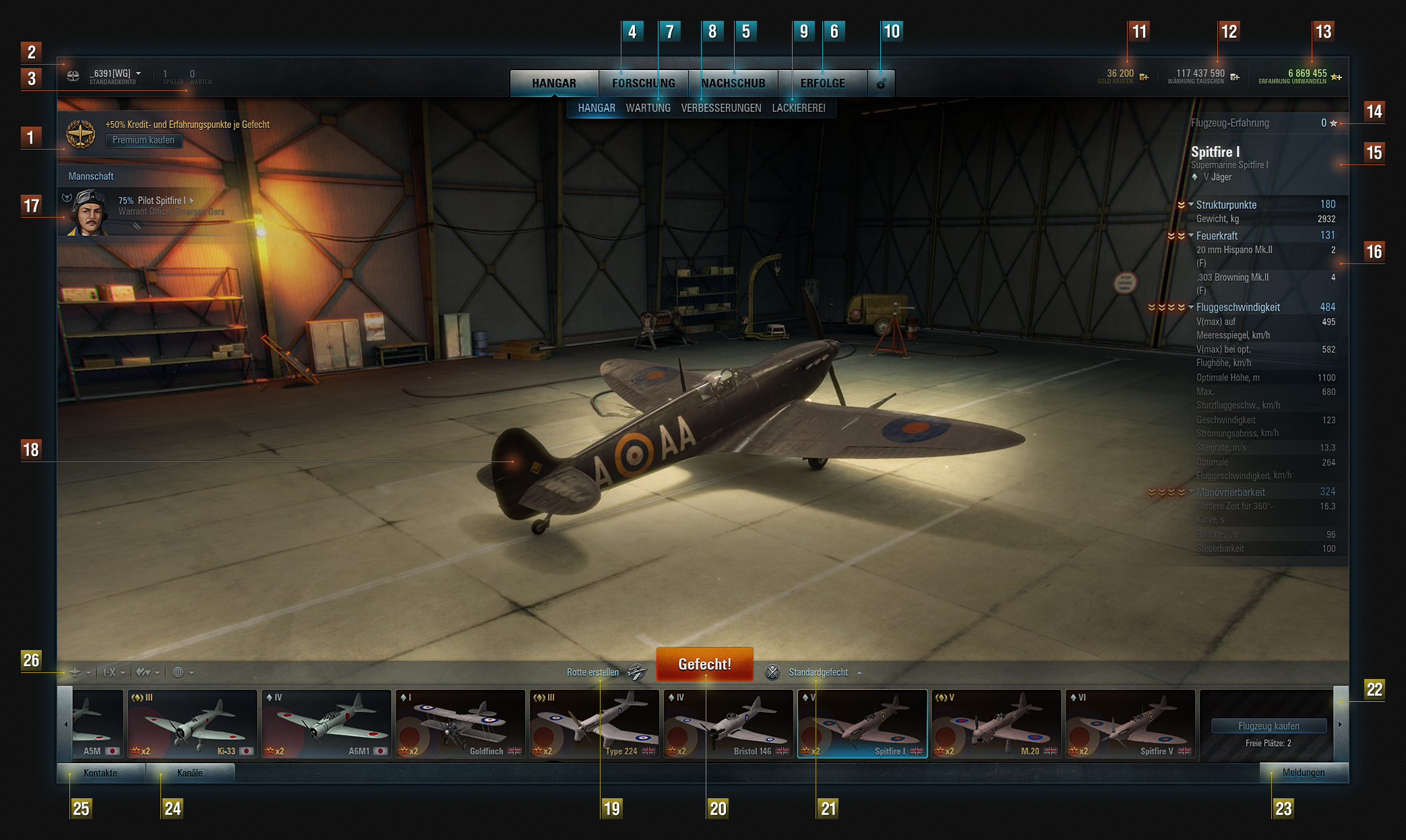The height and width of the screenshot is (840, 1406).
Task: Open the Kontakte panel
Action: 100,773
